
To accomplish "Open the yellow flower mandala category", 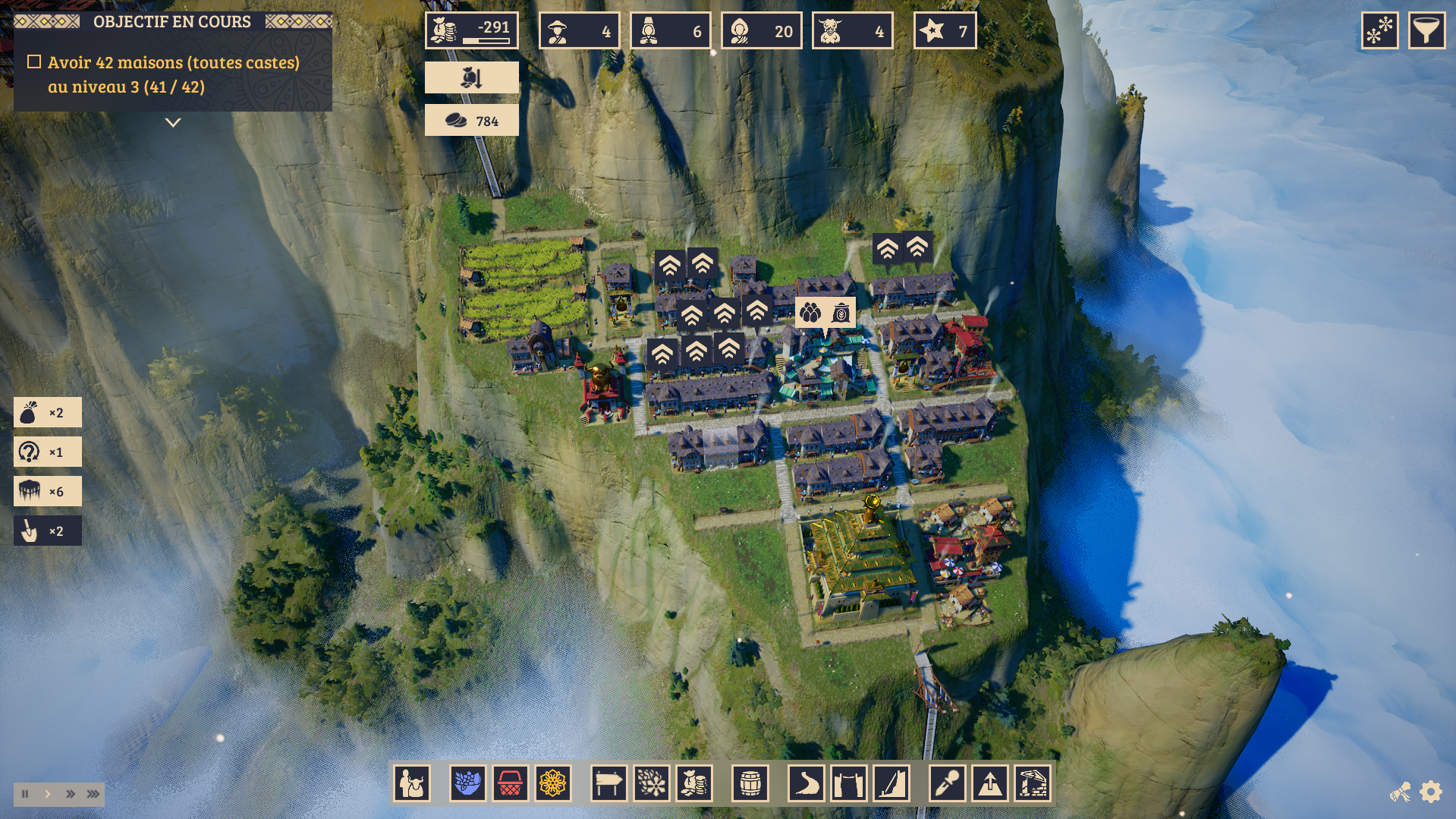I will click(552, 783).
